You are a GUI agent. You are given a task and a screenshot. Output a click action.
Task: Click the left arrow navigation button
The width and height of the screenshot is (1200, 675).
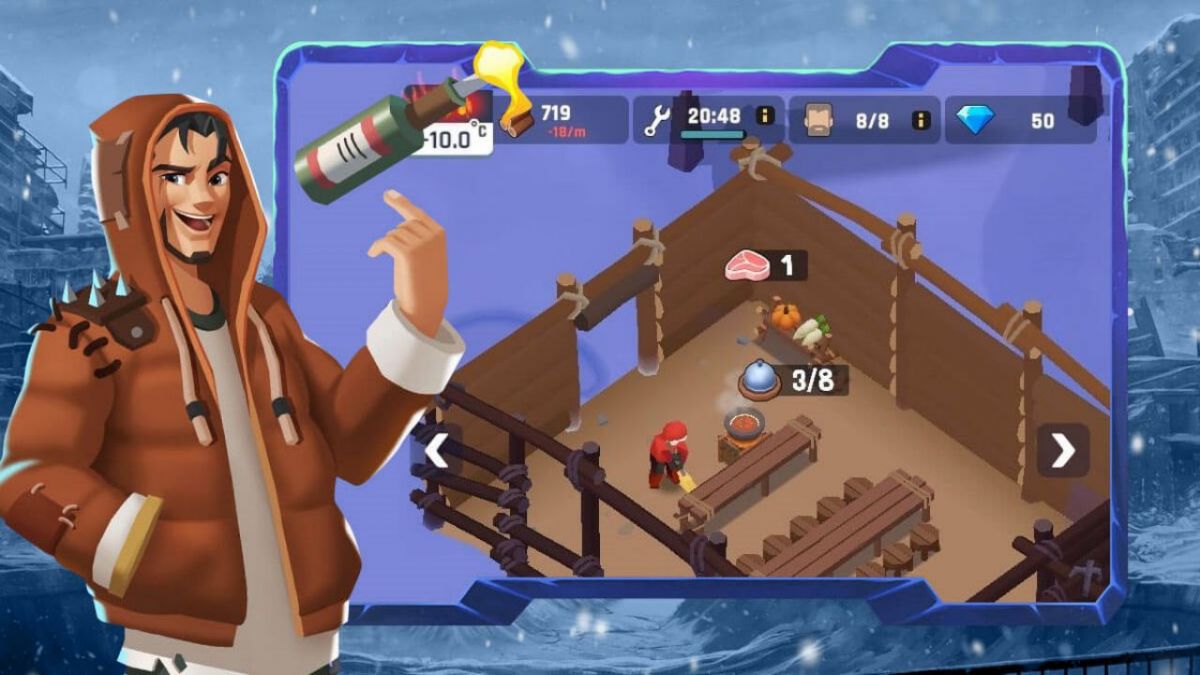tap(437, 451)
